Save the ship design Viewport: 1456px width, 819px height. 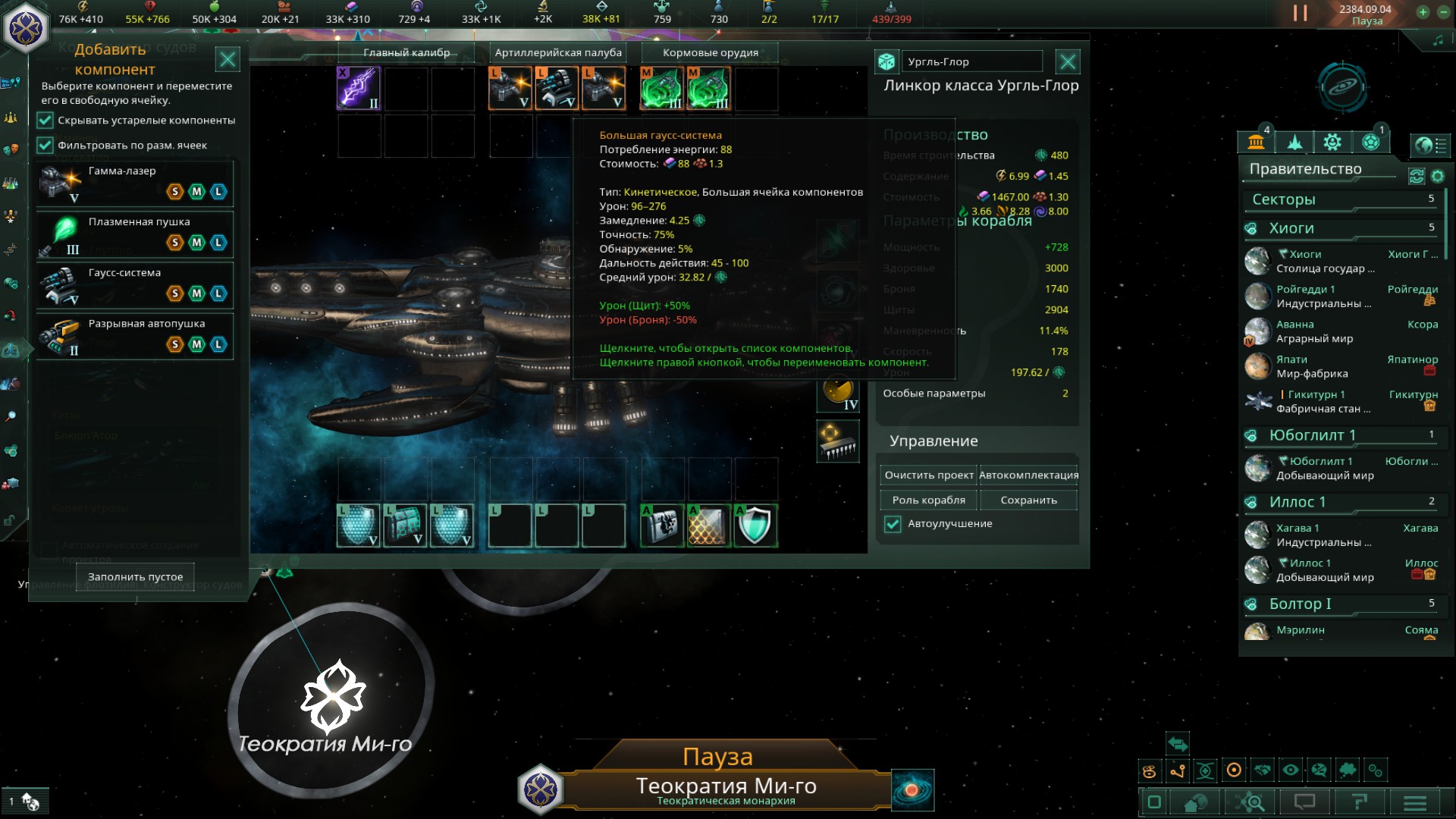(1028, 500)
